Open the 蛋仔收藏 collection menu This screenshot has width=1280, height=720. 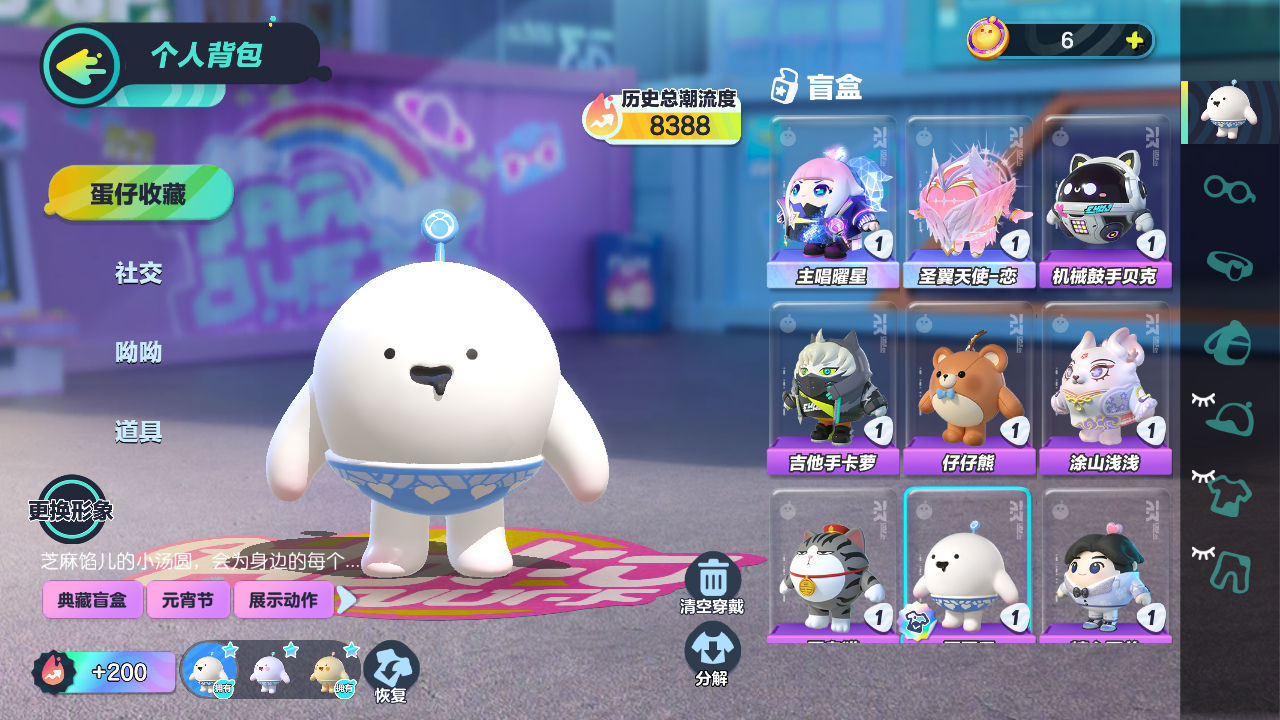click(x=140, y=193)
